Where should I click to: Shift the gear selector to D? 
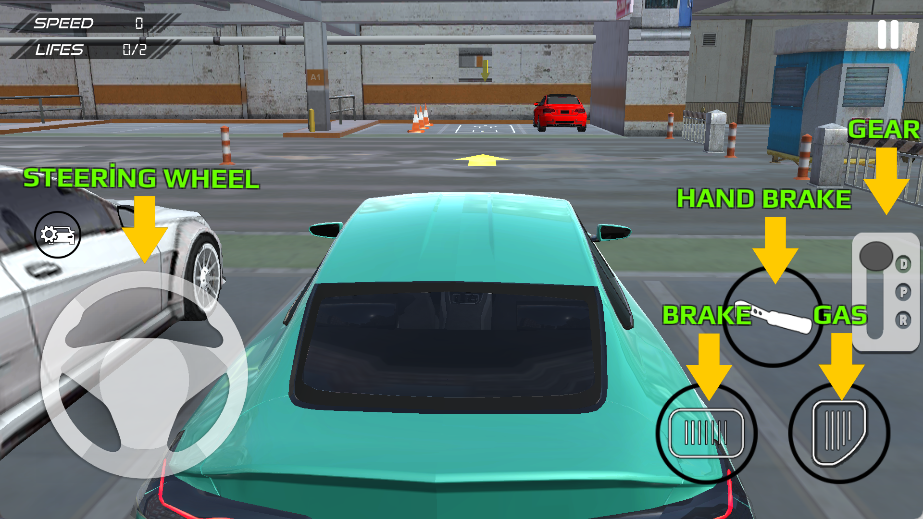903,264
